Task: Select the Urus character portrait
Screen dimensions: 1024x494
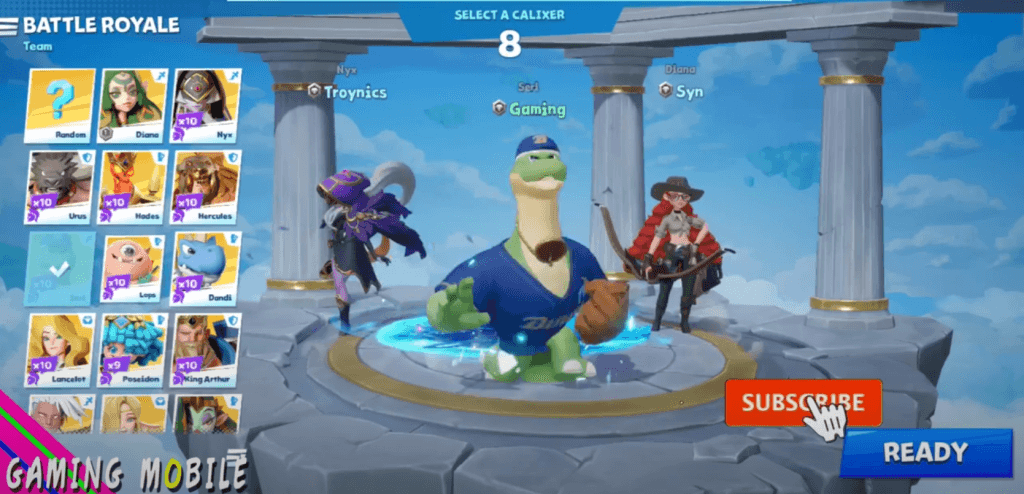Action: pos(61,187)
